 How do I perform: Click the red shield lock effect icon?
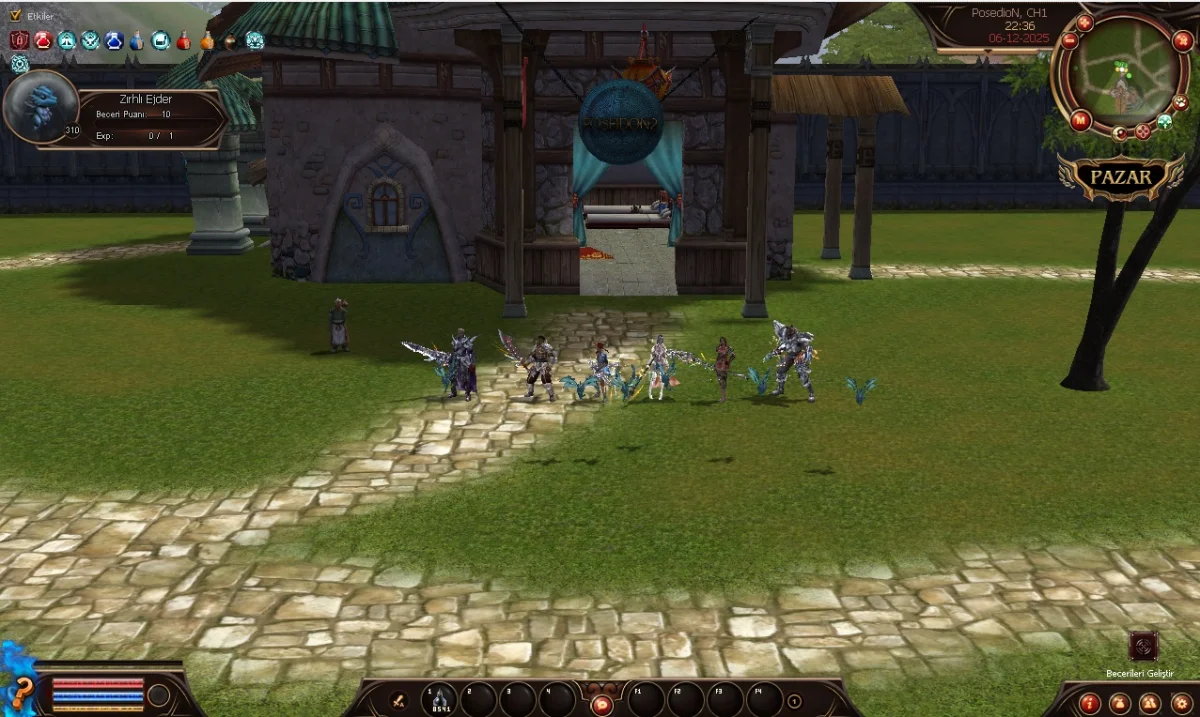pos(19,40)
